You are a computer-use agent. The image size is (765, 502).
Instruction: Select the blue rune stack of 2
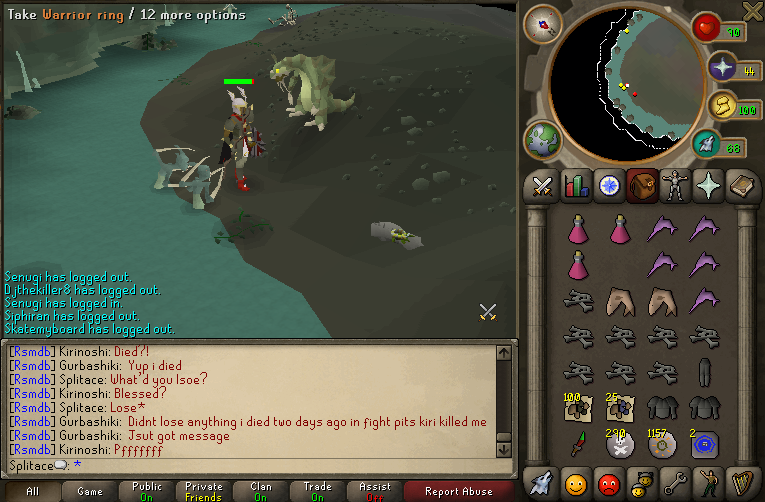point(703,441)
